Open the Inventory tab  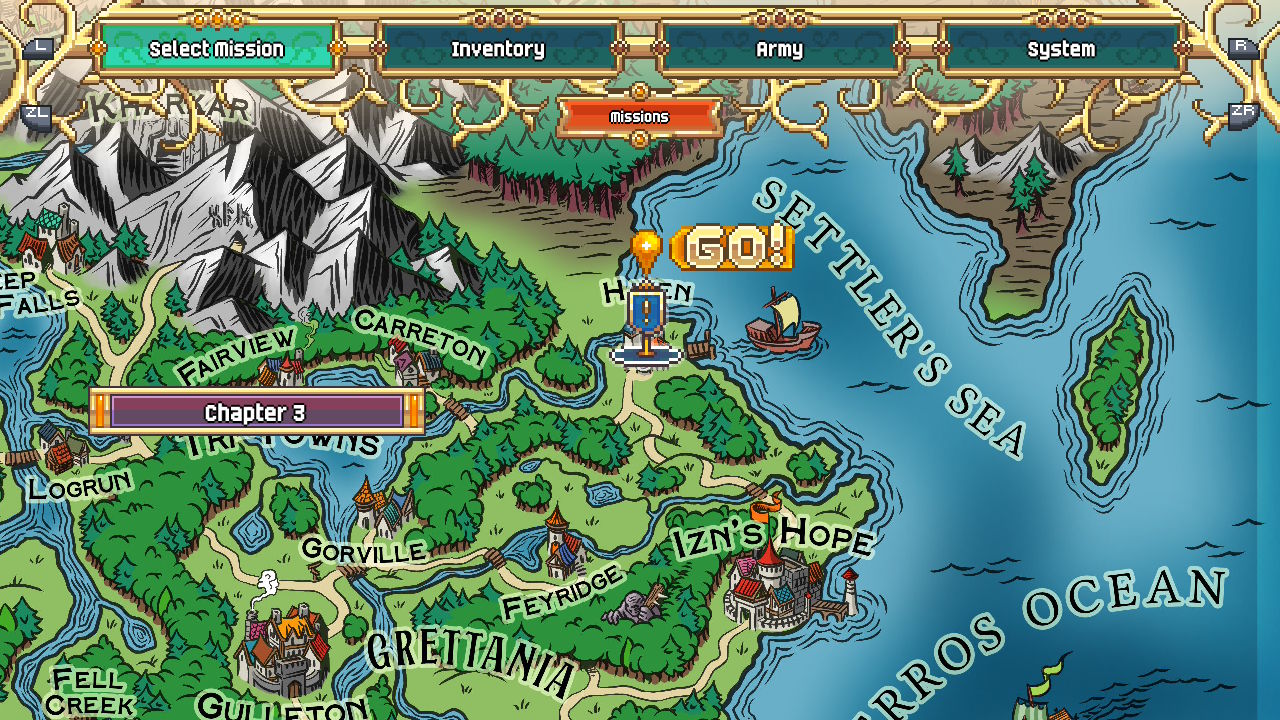tap(498, 48)
